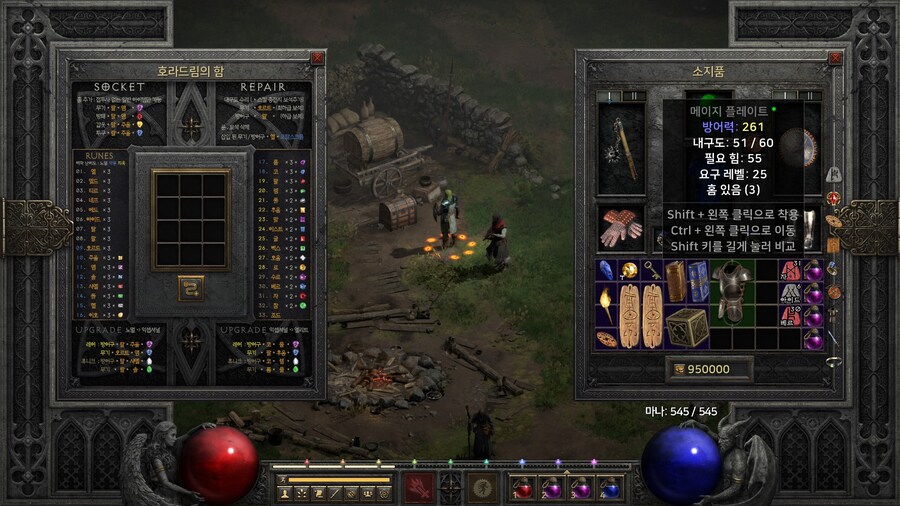
Task: Select the blue jewel in inventory
Action: (606, 270)
